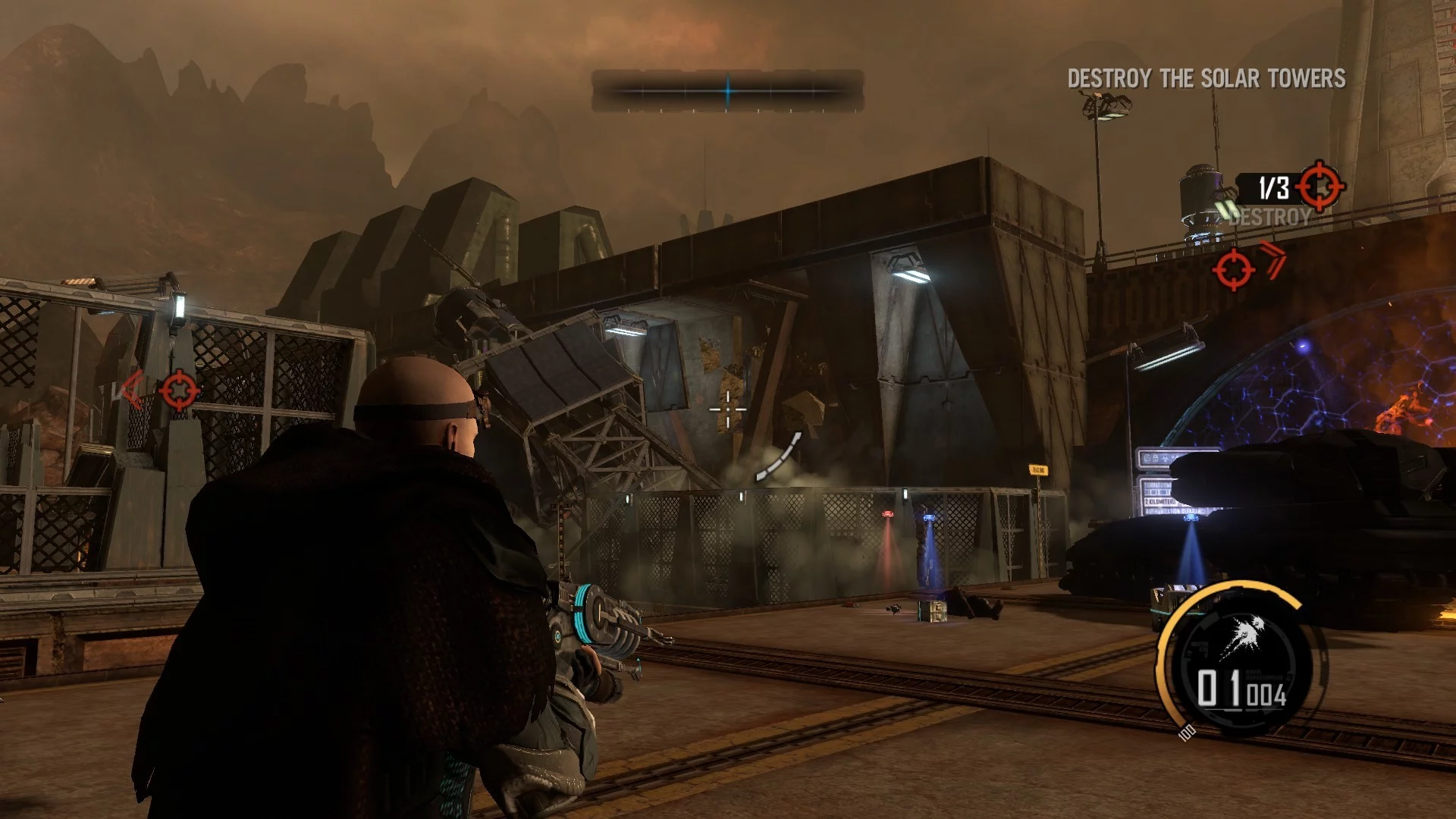
Task: Activate the ability icon in the weapon dial
Action: (1242, 635)
